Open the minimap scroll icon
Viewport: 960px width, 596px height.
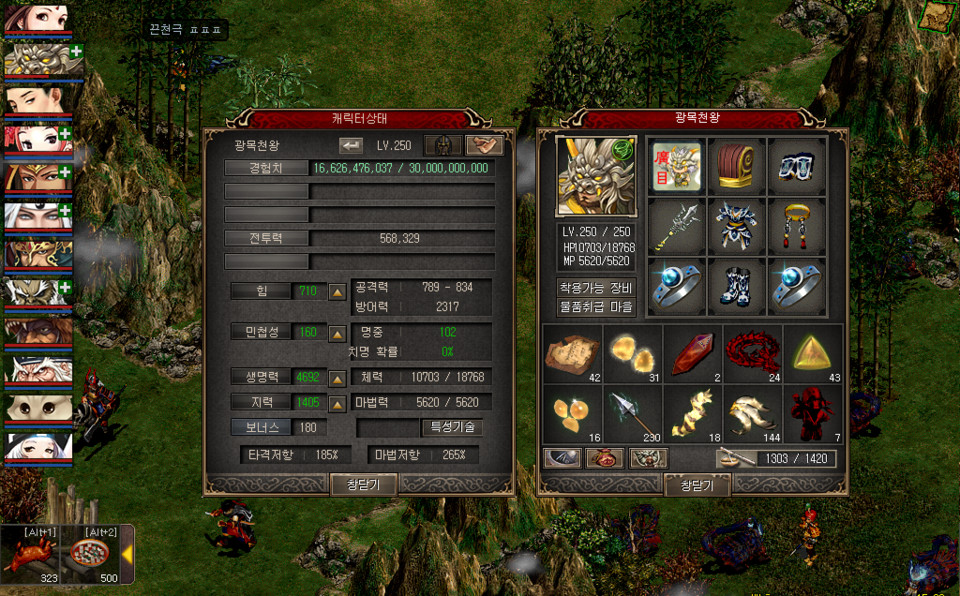pyautogui.click(x=936, y=15)
